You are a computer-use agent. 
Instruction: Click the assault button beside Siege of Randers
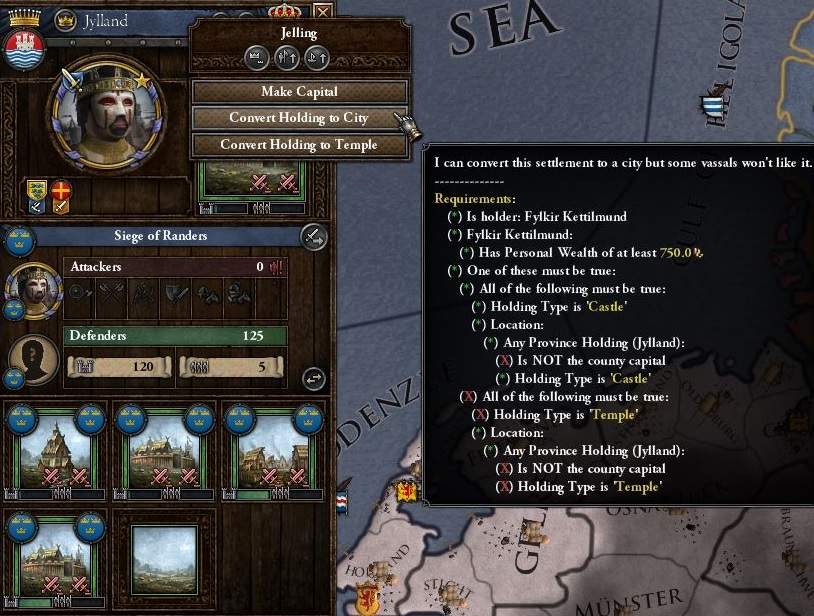coord(313,237)
